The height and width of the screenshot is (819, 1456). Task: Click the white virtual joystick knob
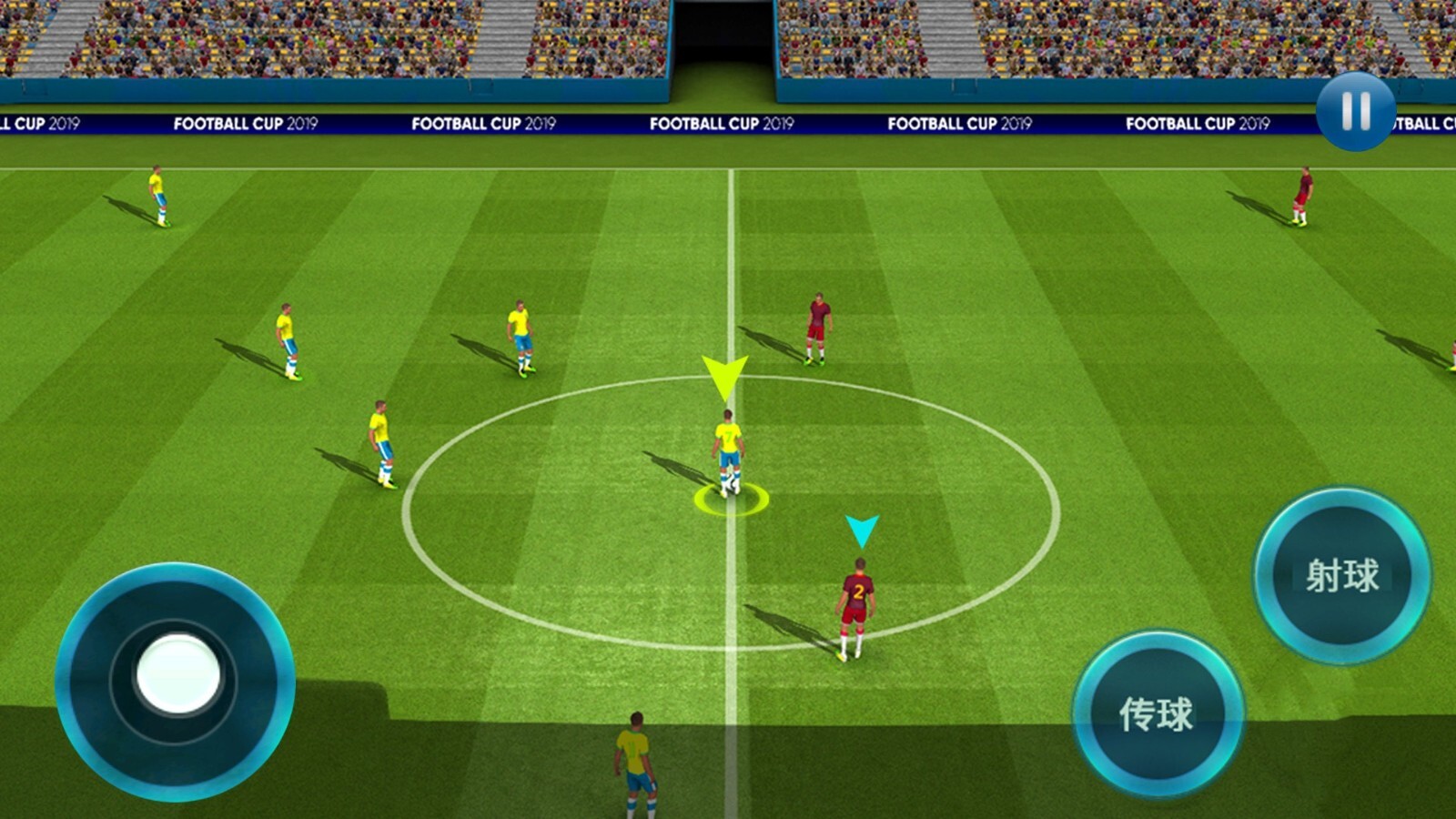click(178, 674)
